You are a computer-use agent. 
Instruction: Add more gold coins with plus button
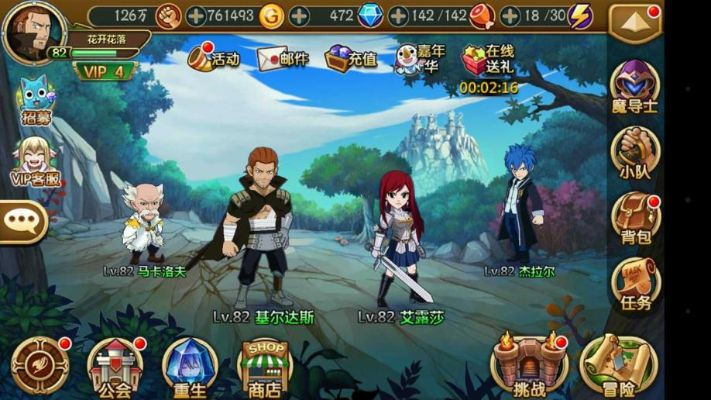coord(299,16)
